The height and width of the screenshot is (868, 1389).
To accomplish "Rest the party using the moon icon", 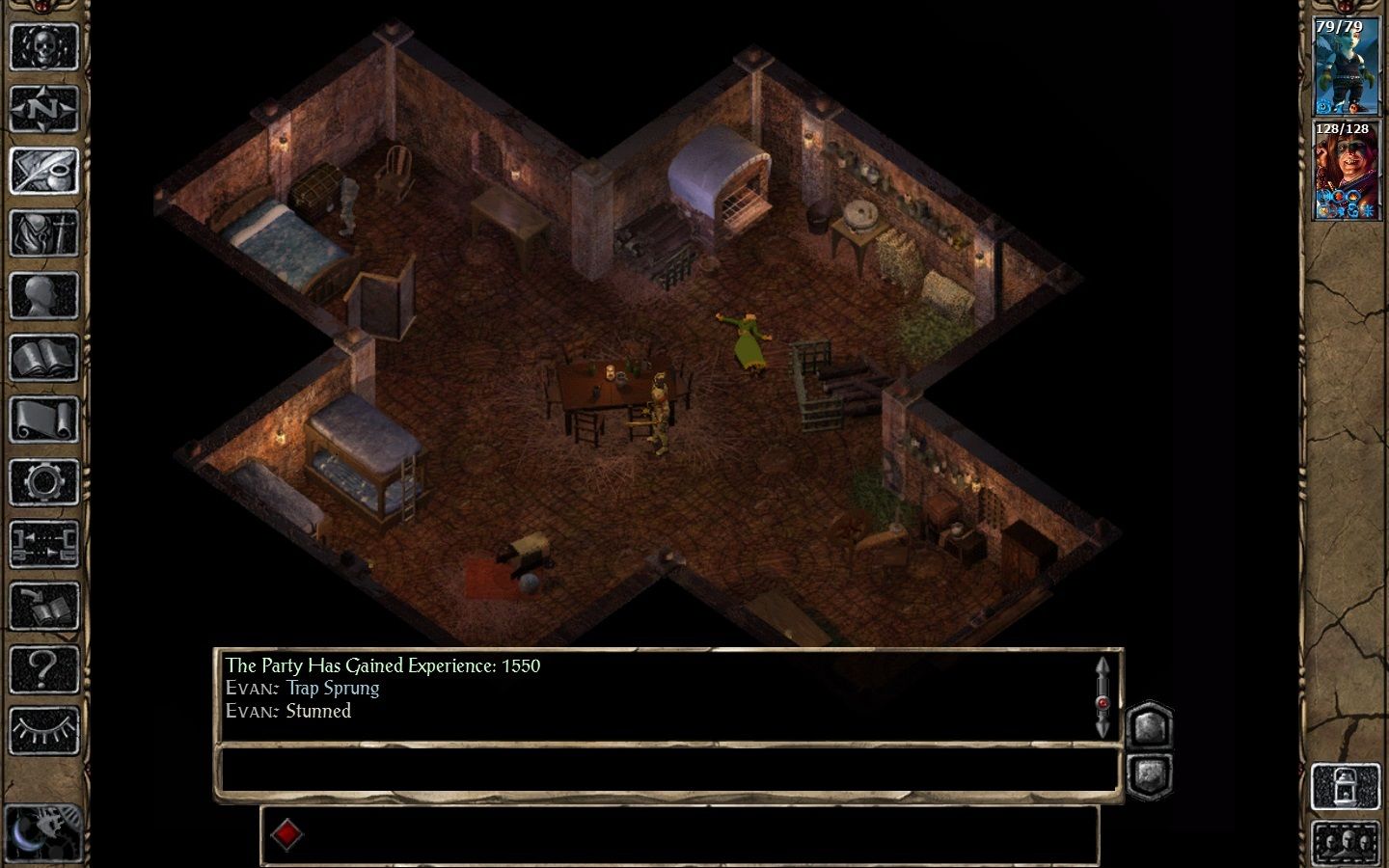I will click(x=43, y=831).
